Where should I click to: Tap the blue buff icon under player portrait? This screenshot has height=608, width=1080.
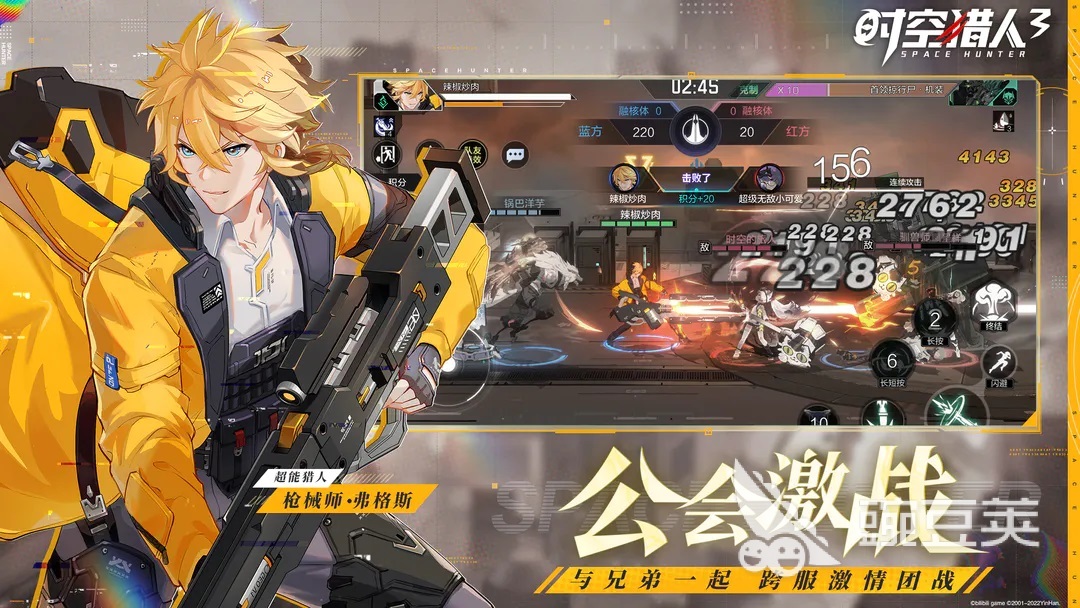(x=382, y=126)
